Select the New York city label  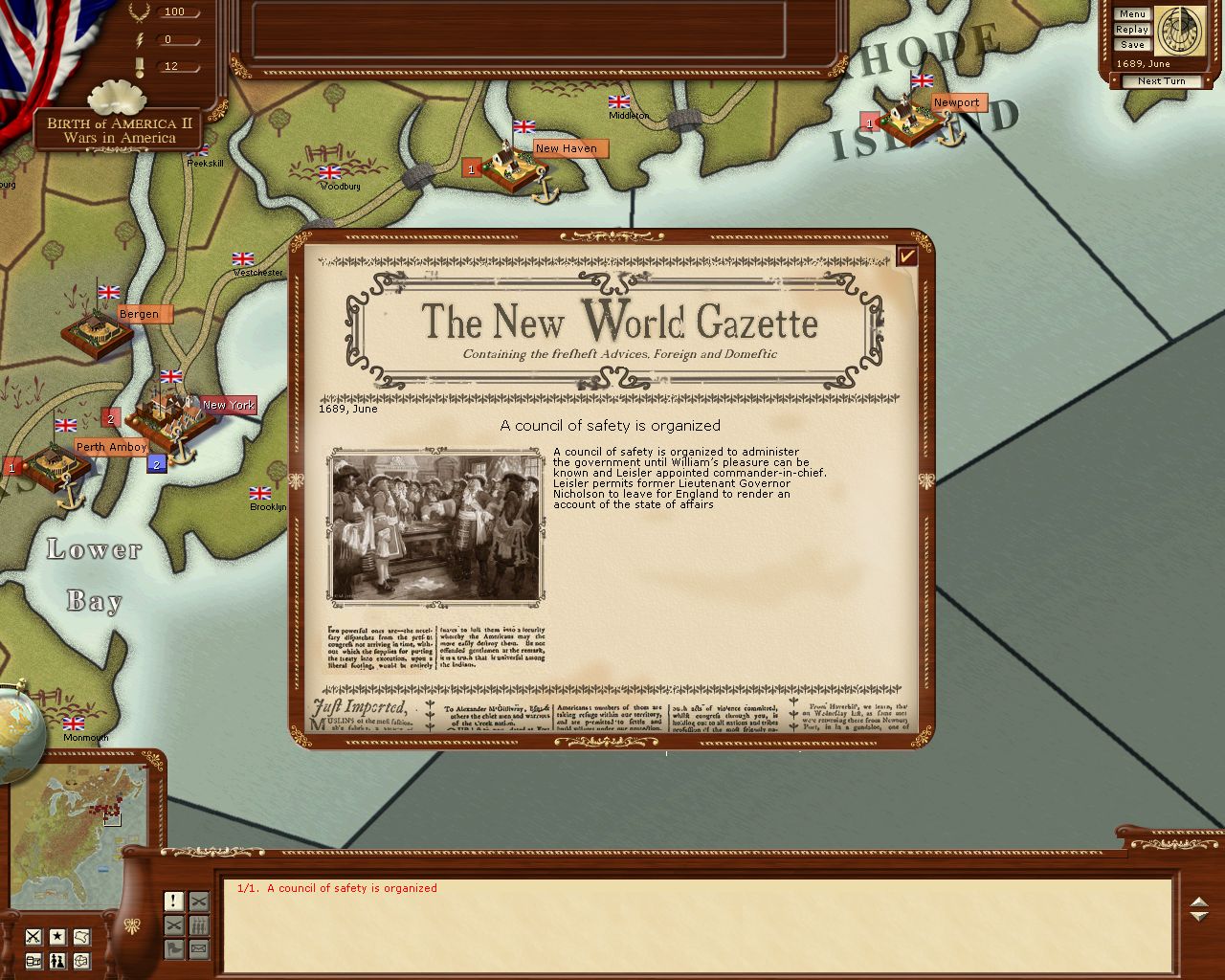tap(228, 405)
